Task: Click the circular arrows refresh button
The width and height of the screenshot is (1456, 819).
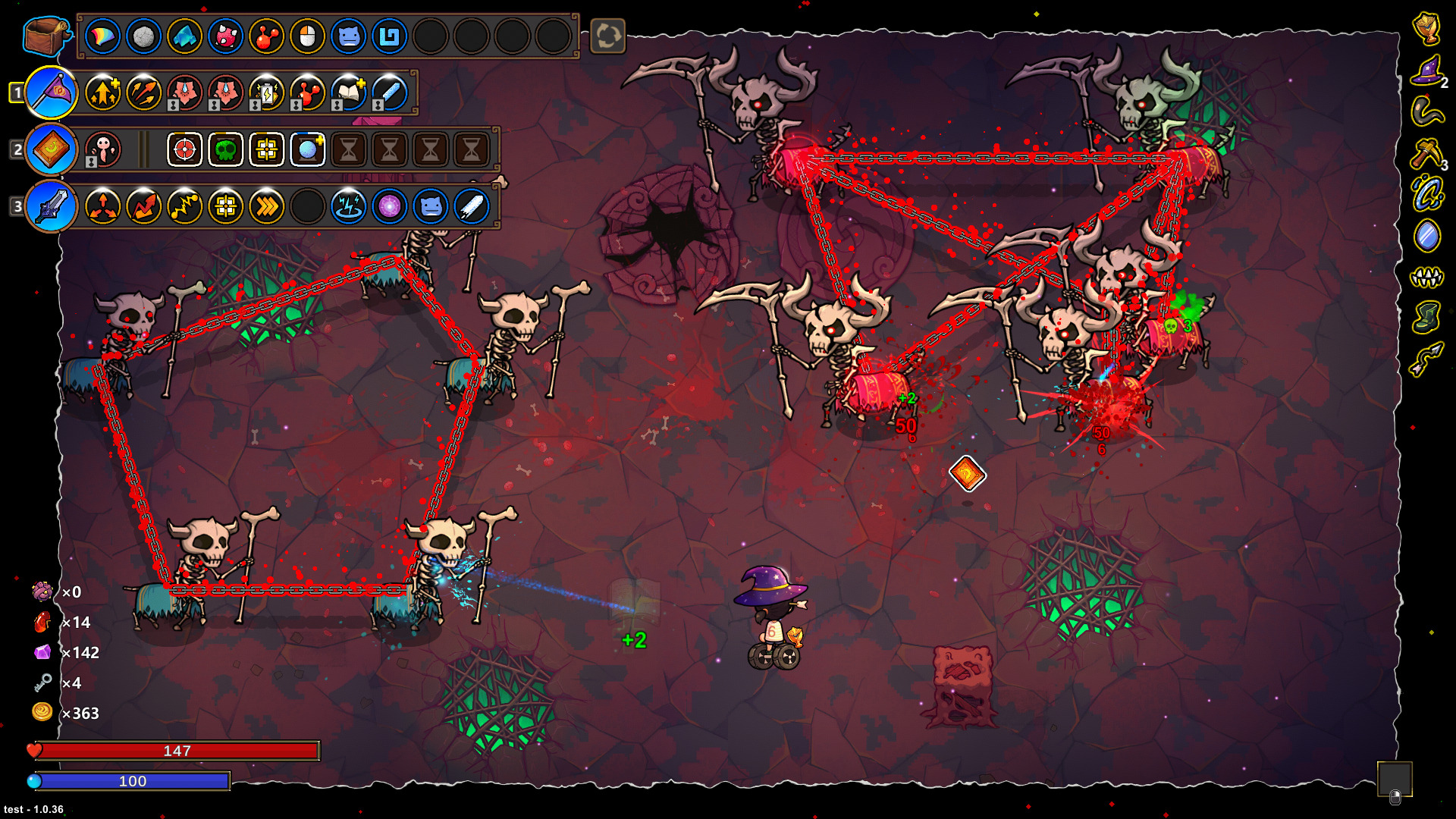Action: pyautogui.click(x=607, y=36)
